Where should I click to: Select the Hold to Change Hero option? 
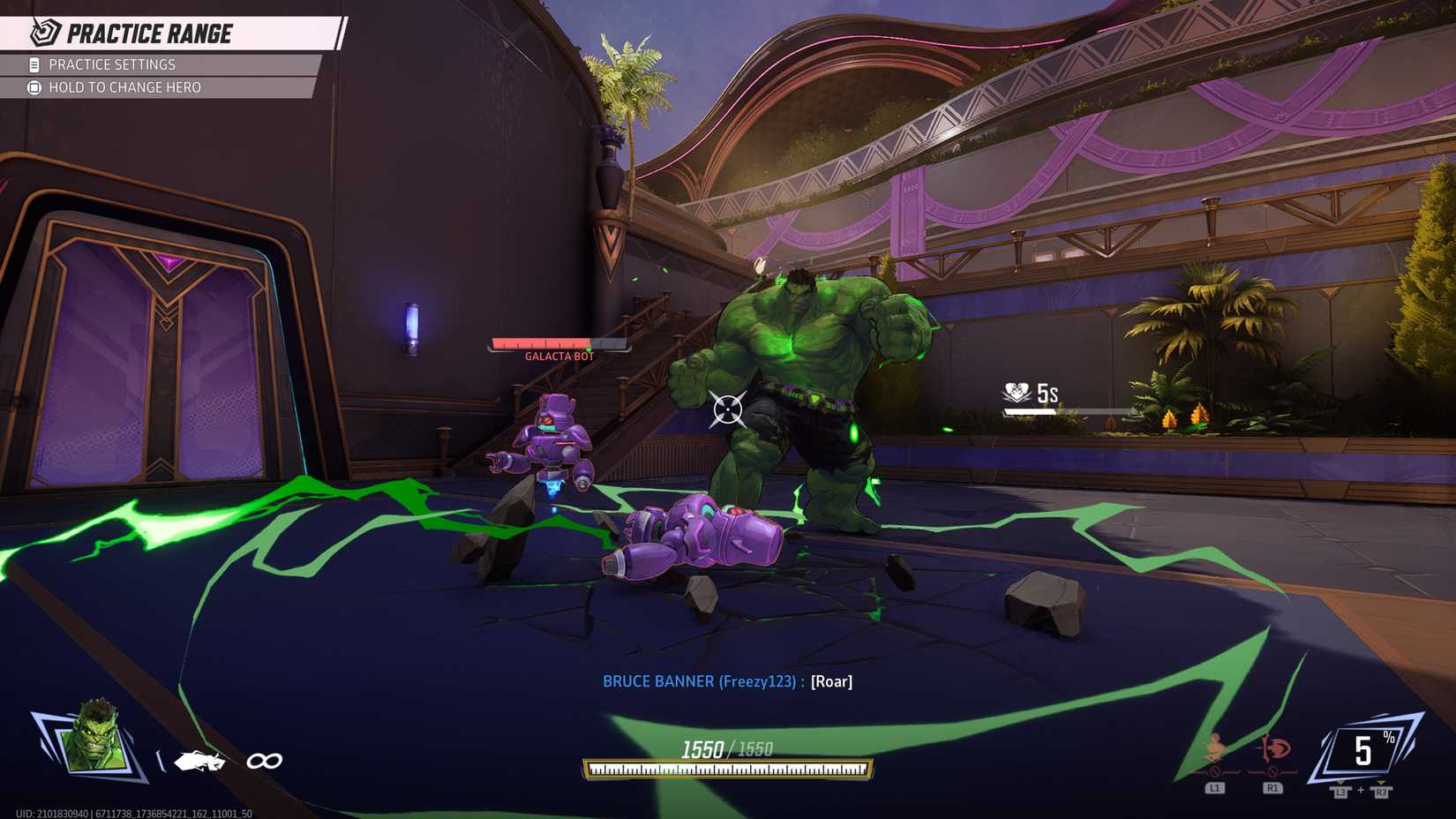[124, 87]
